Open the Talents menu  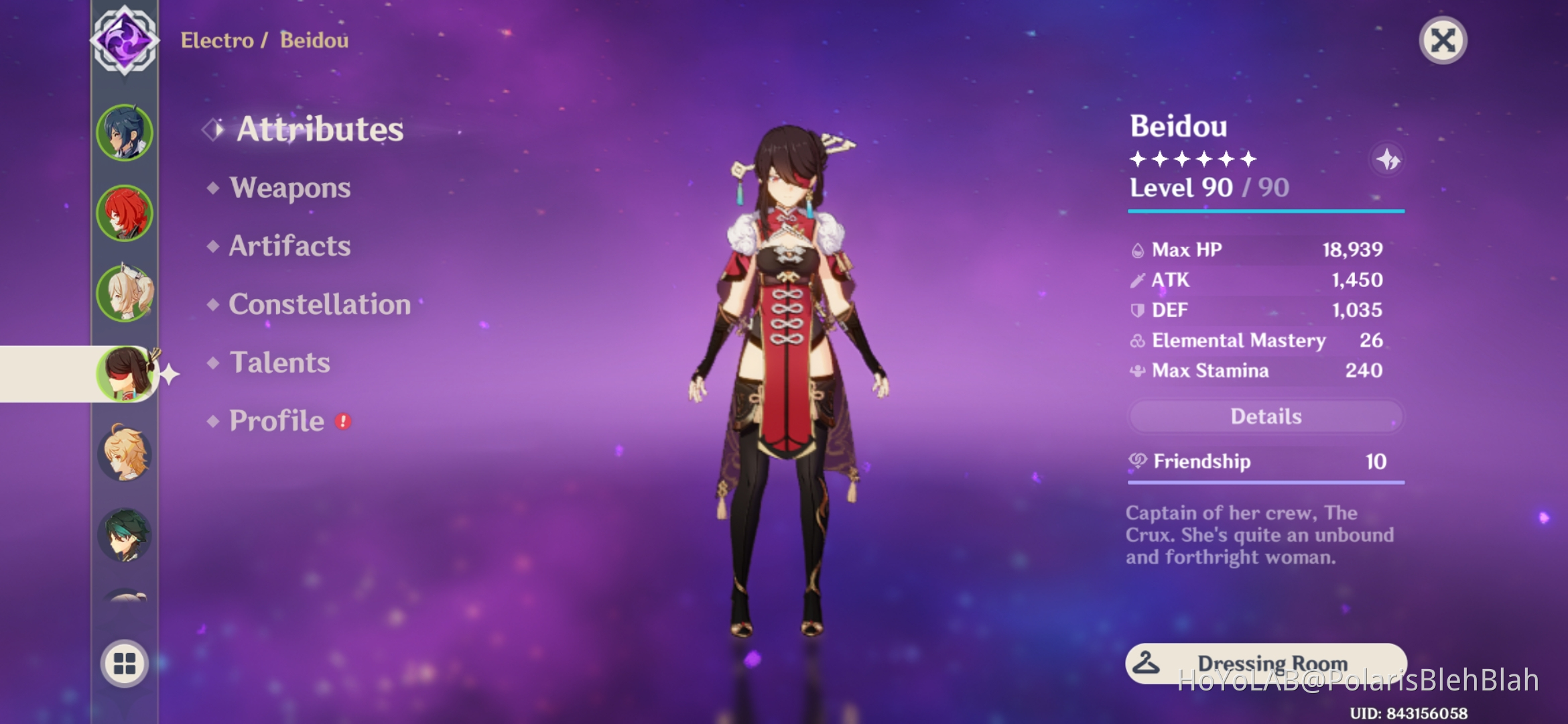280,363
